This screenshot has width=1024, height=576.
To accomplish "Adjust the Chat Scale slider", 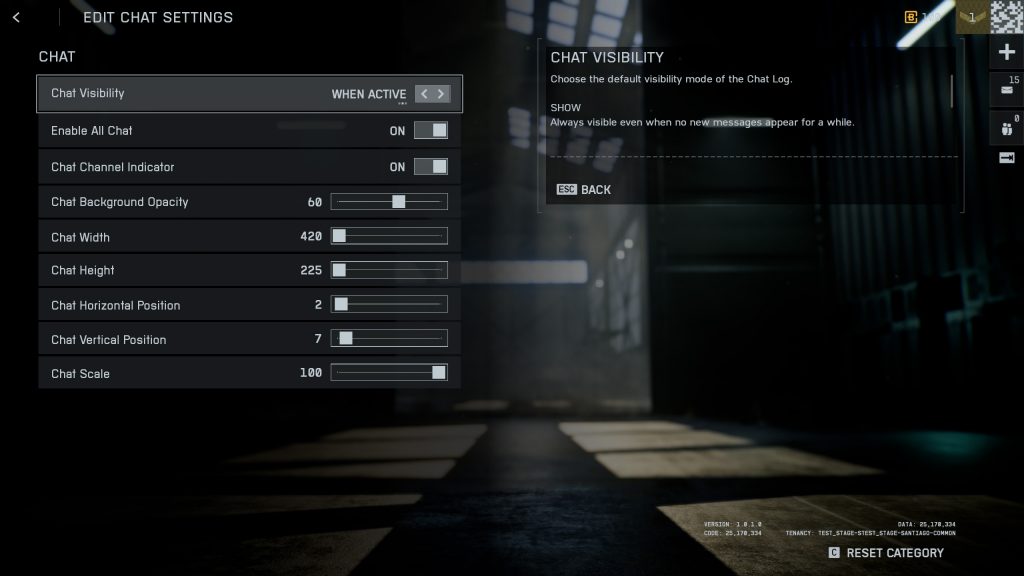I will (x=389, y=373).
